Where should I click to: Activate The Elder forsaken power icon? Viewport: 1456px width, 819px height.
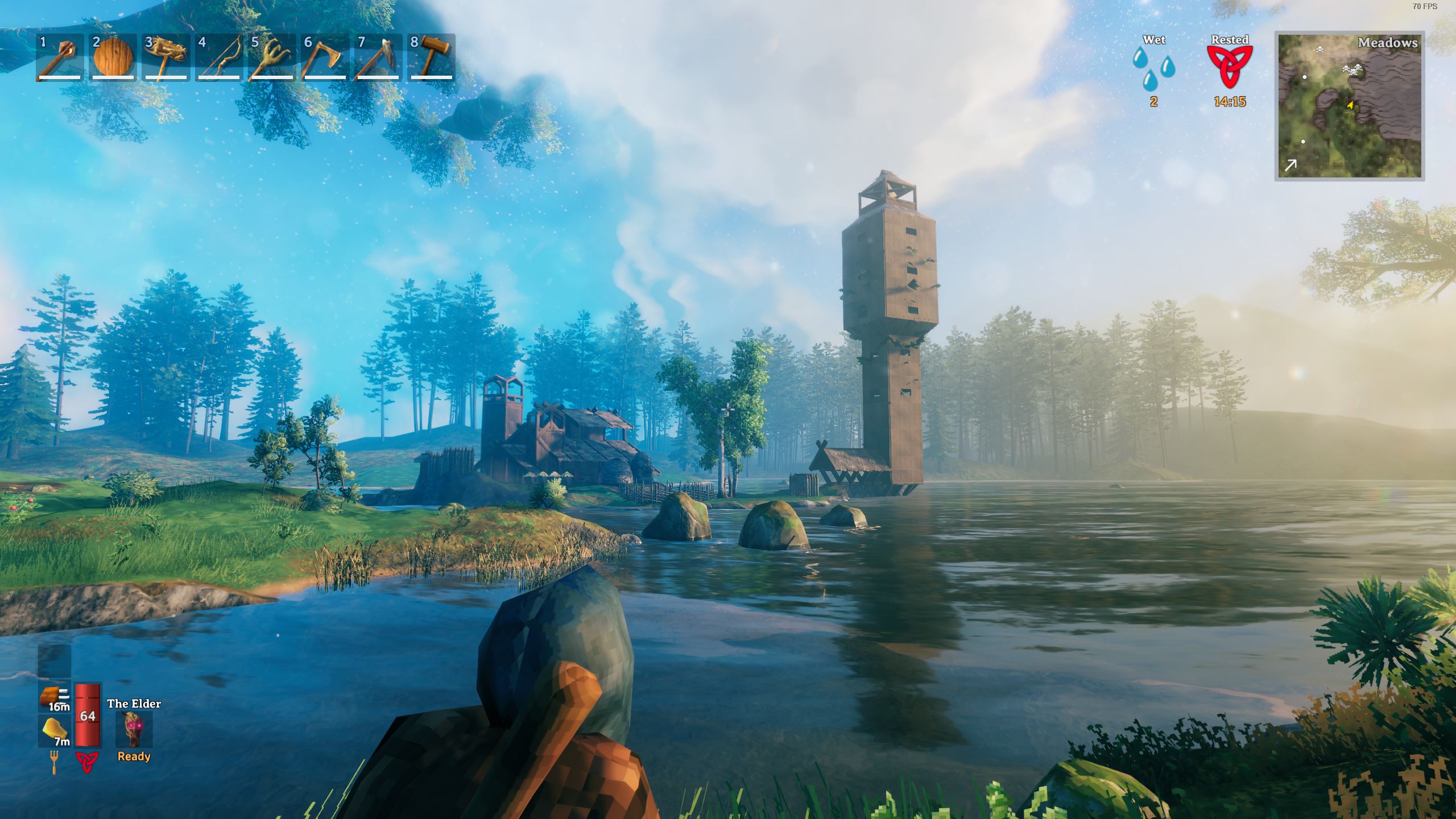(x=134, y=730)
